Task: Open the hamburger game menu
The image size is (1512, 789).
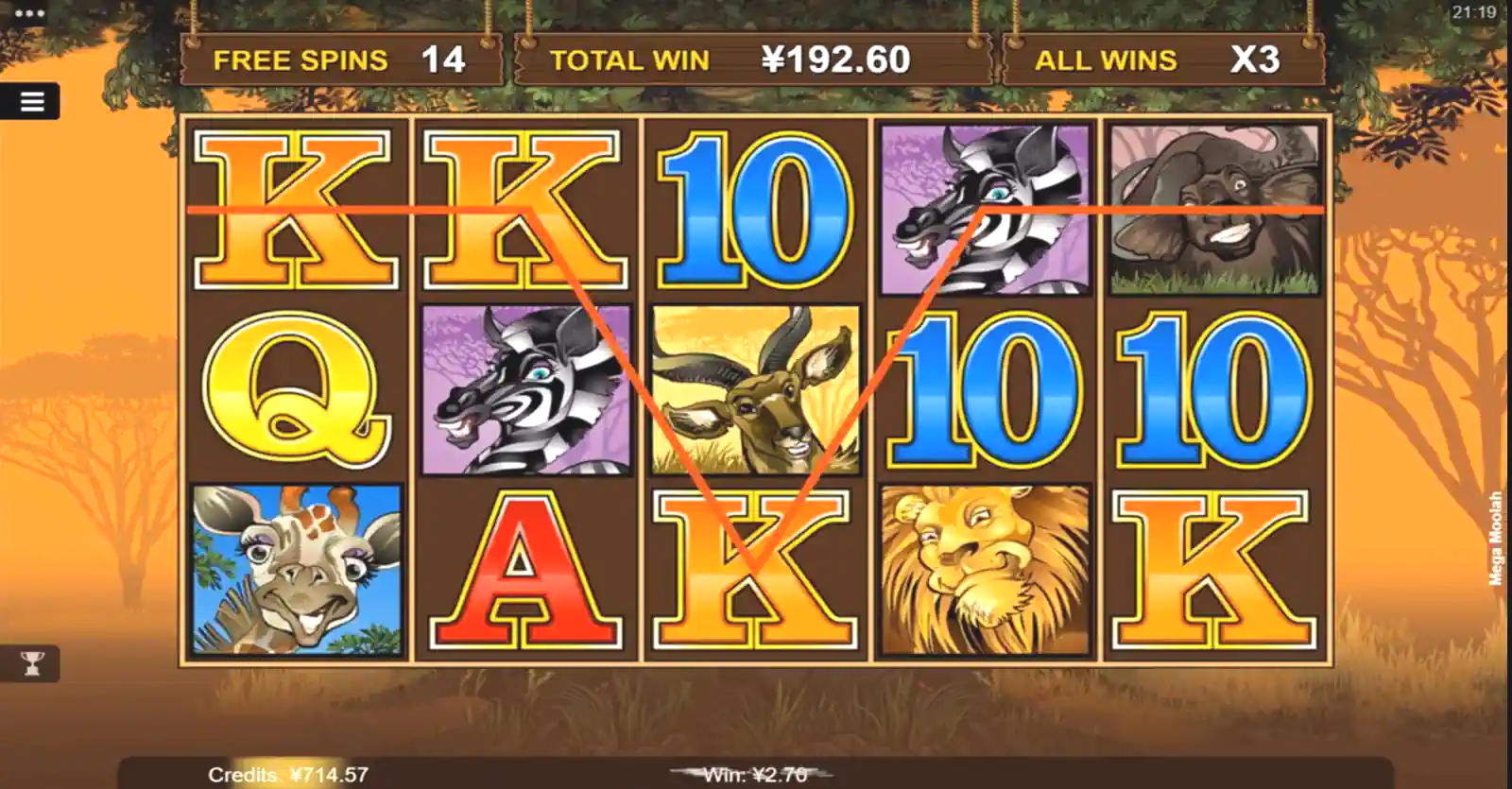Action: 33,102
